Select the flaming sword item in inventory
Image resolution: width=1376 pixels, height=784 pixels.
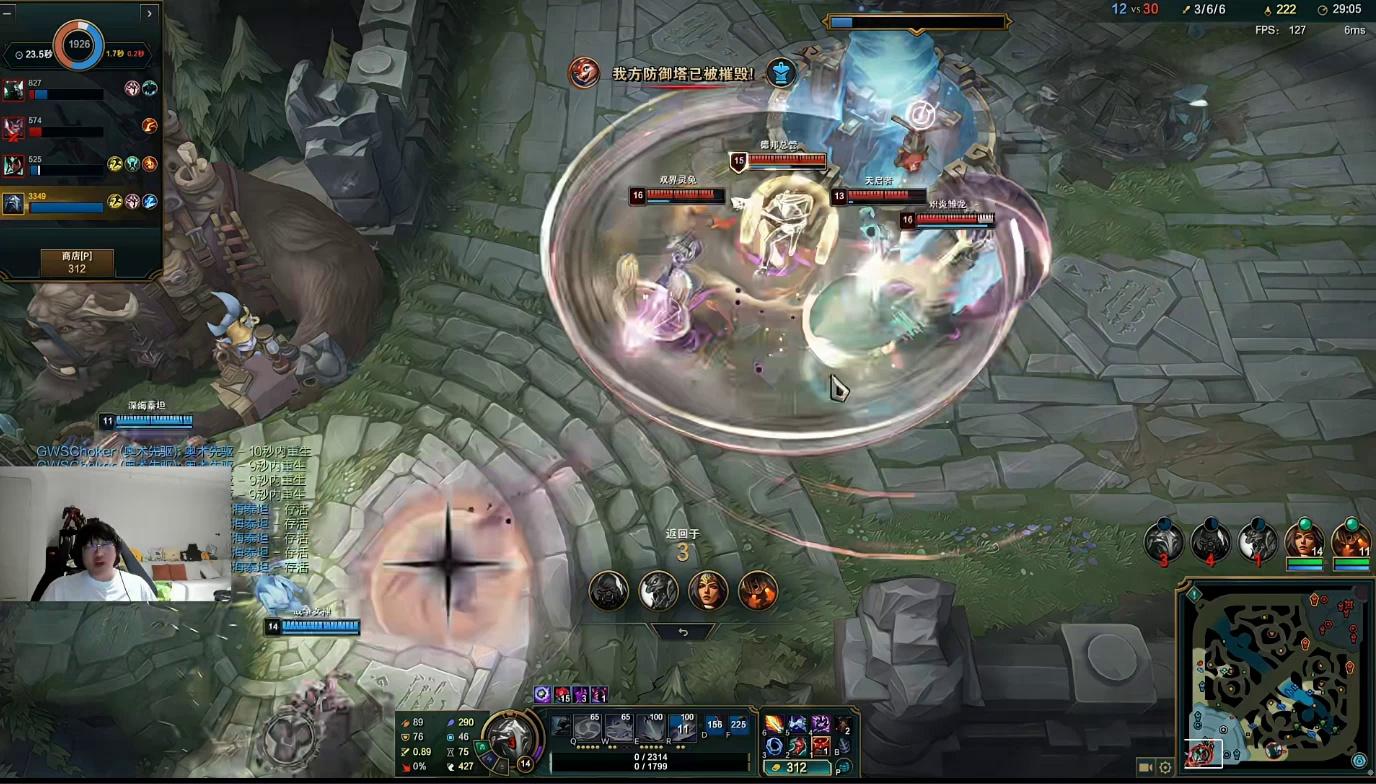[x=774, y=724]
